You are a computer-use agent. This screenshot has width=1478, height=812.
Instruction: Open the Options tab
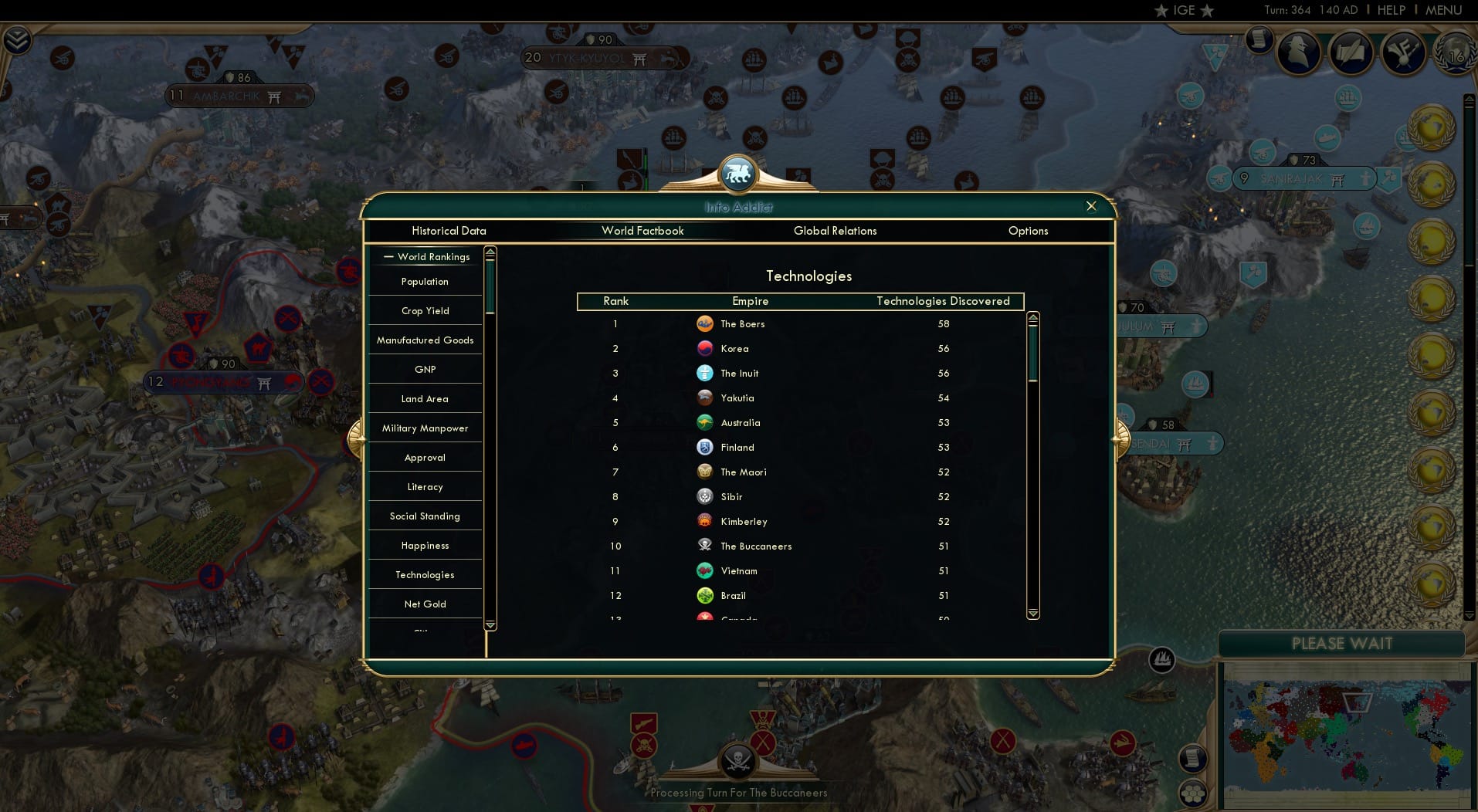[1028, 231]
